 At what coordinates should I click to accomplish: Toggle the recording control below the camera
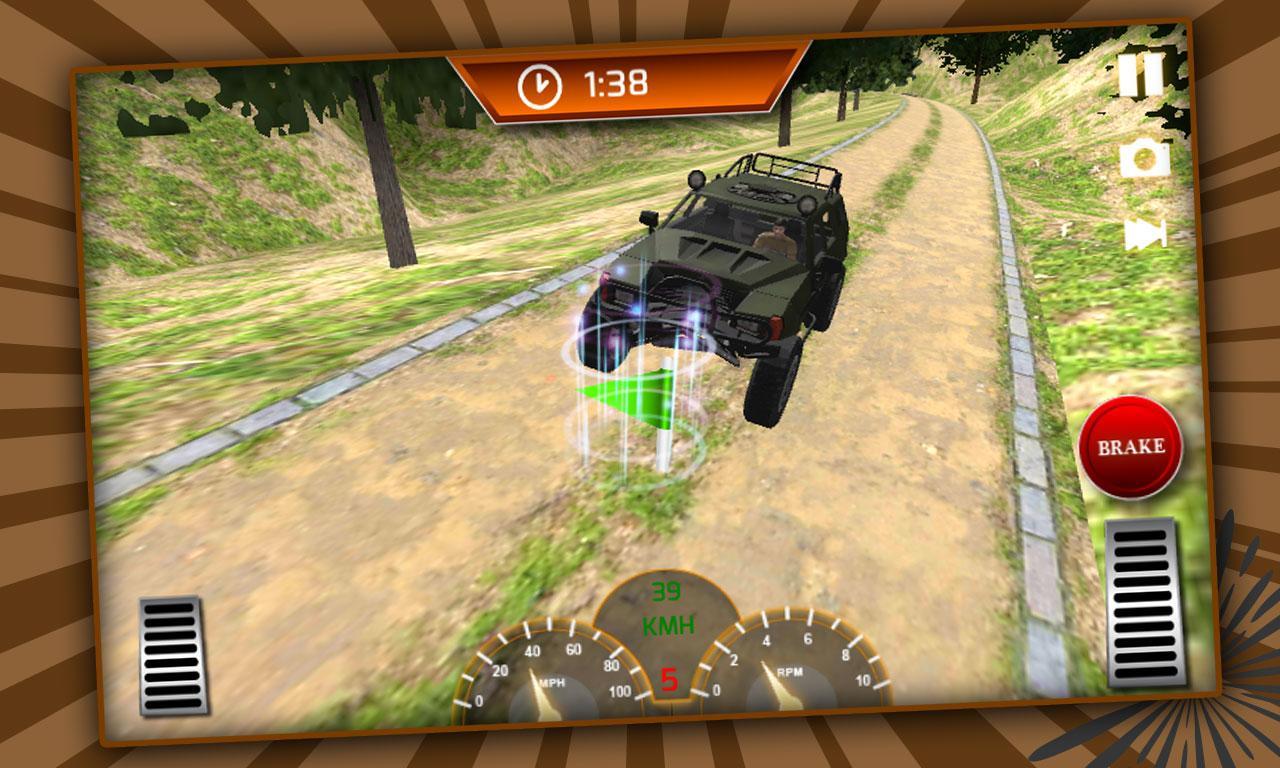(x=1146, y=236)
